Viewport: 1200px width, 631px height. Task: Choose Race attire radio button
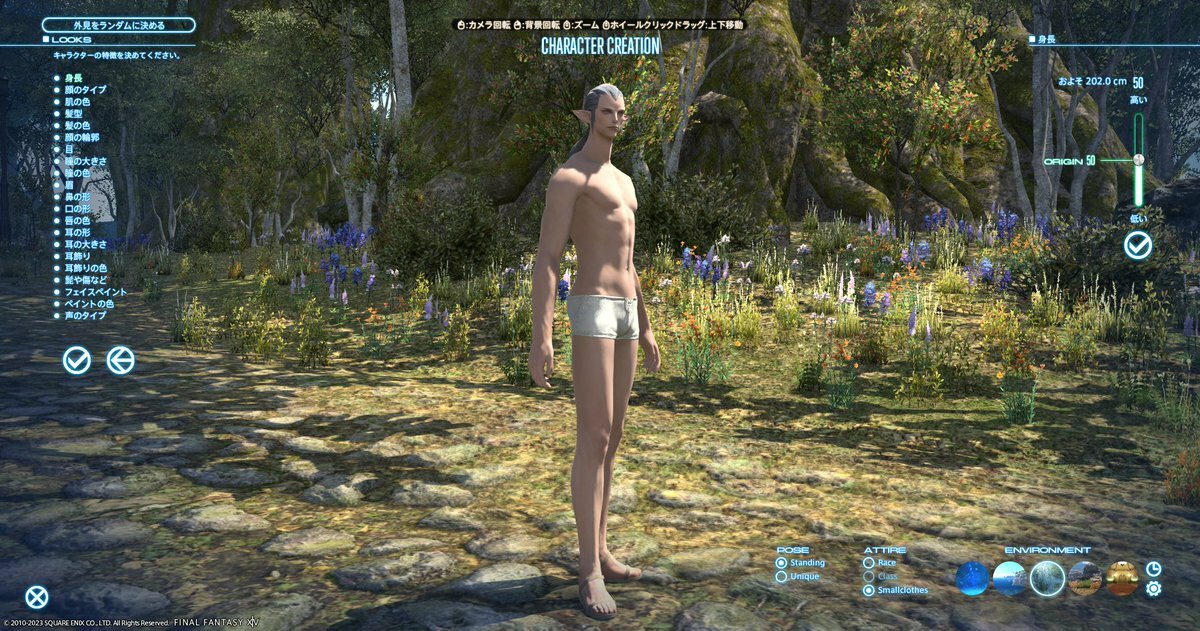pyautogui.click(x=868, y=563)
